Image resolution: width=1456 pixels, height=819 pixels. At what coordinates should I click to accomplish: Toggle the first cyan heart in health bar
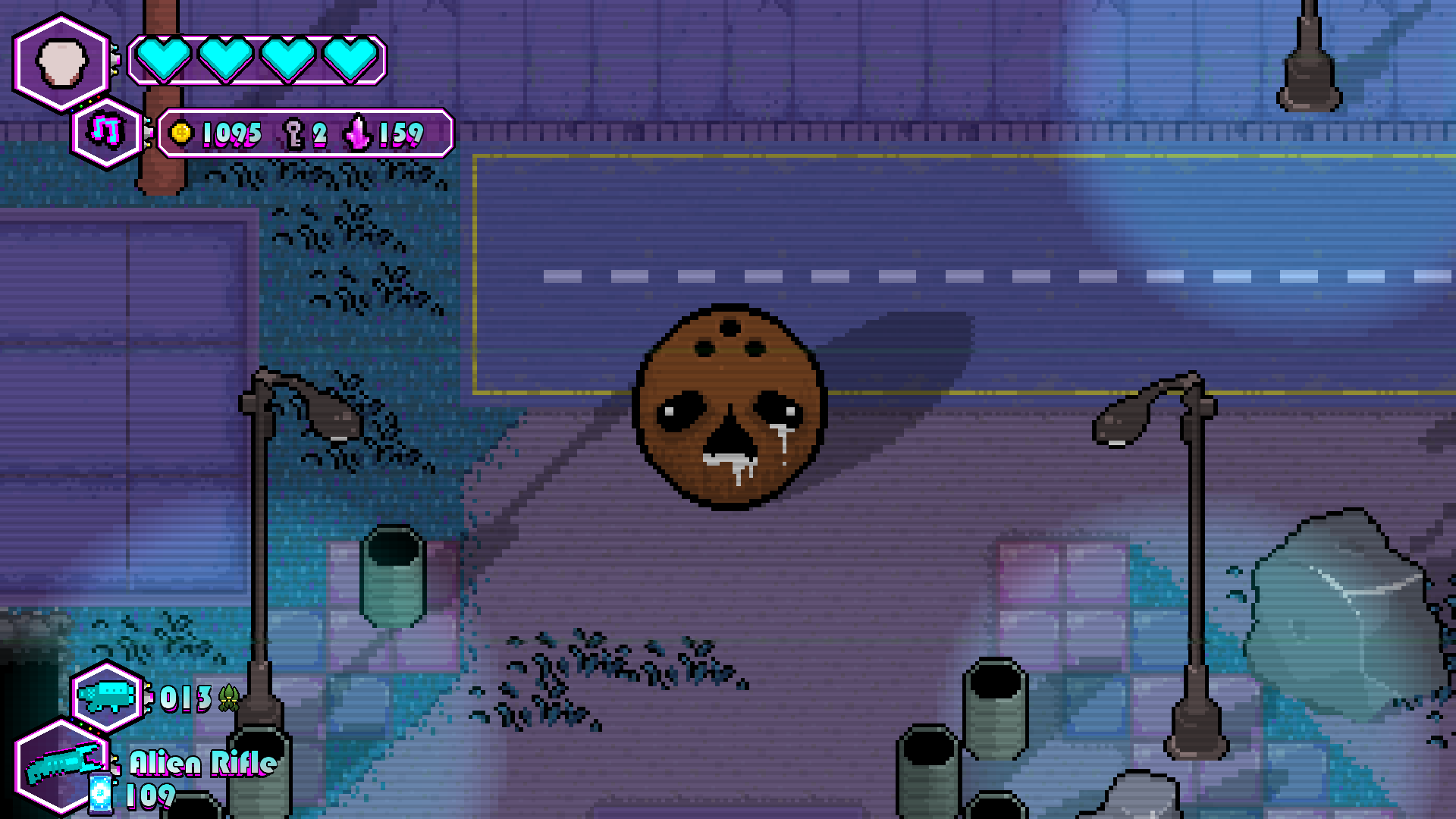[164, 58]
